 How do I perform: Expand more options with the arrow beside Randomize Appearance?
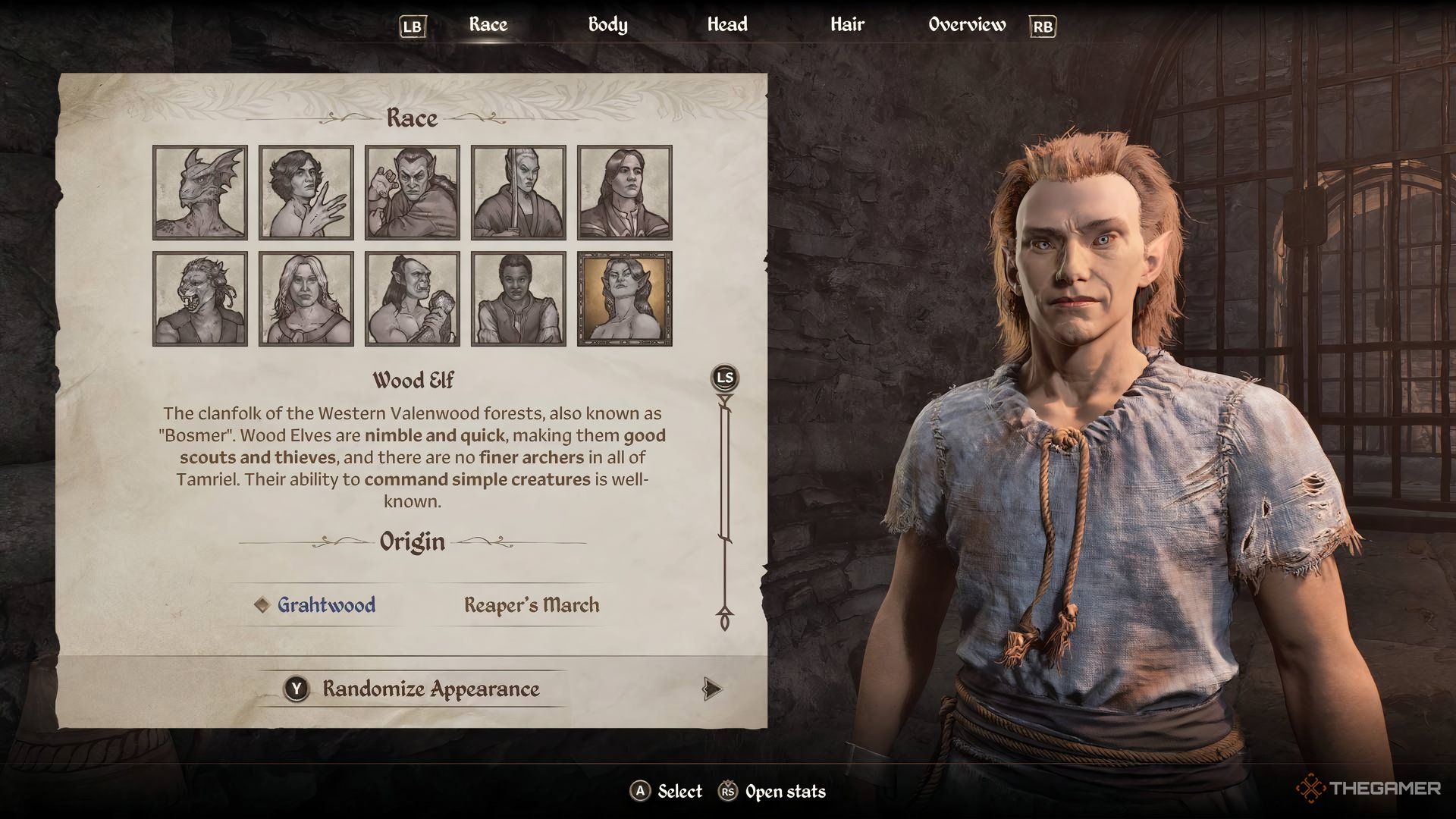[x=711, y=690]
